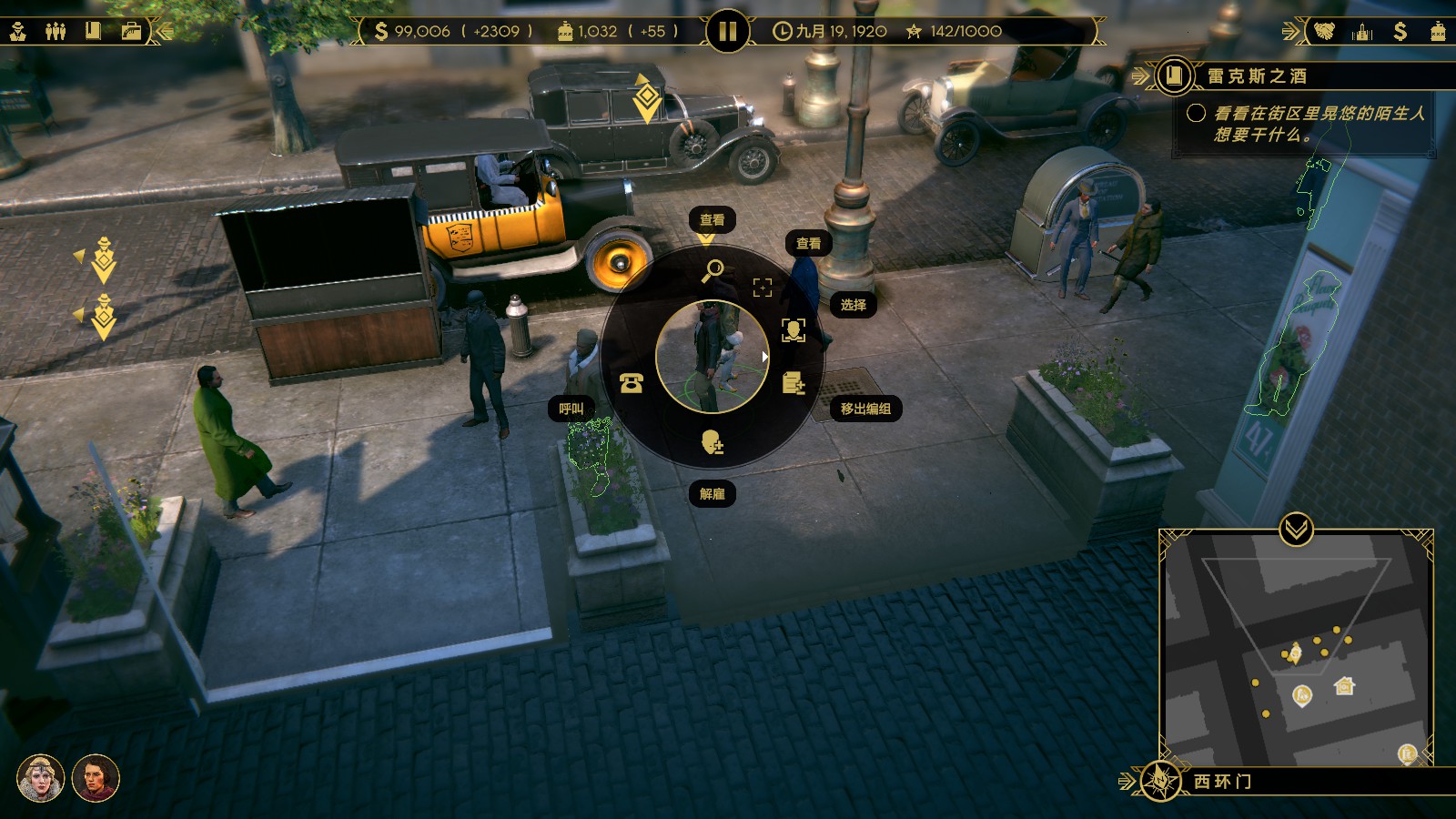
Task: Open the journal book icon in top-left bar
Action: [93, 31]
